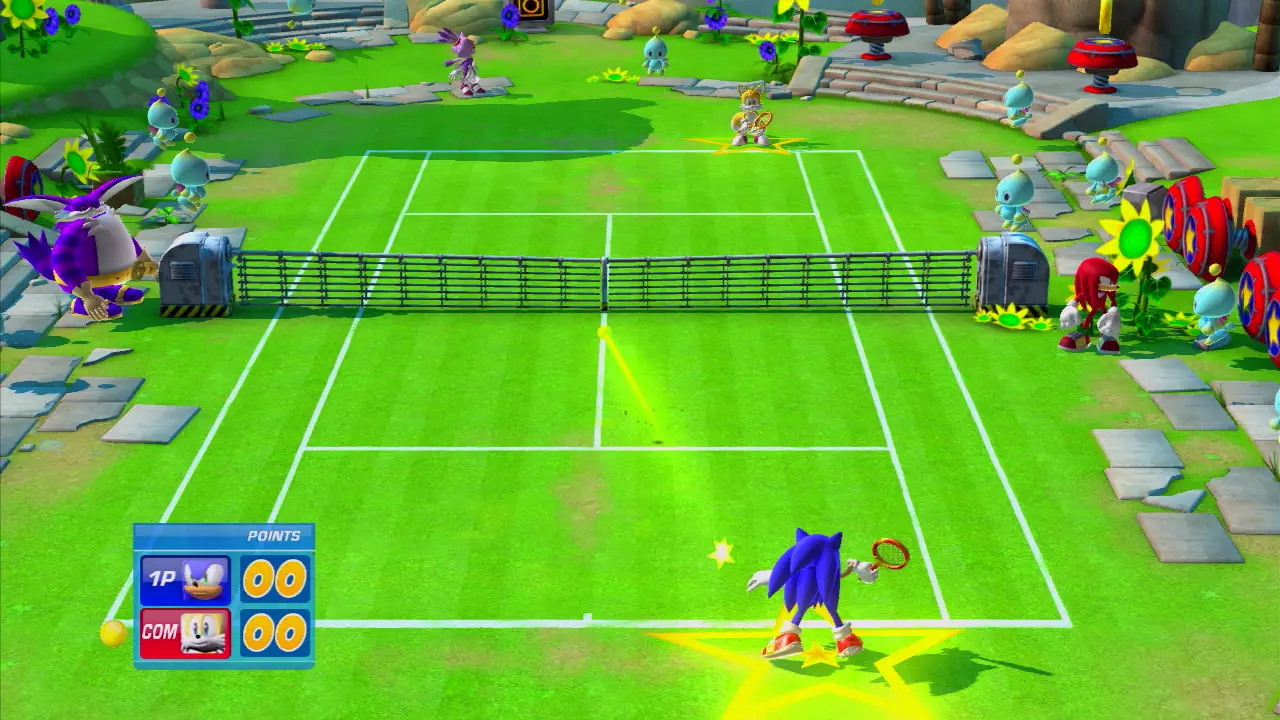Click the glowing yellow tennis ball mid-court

tap(602, 330)
